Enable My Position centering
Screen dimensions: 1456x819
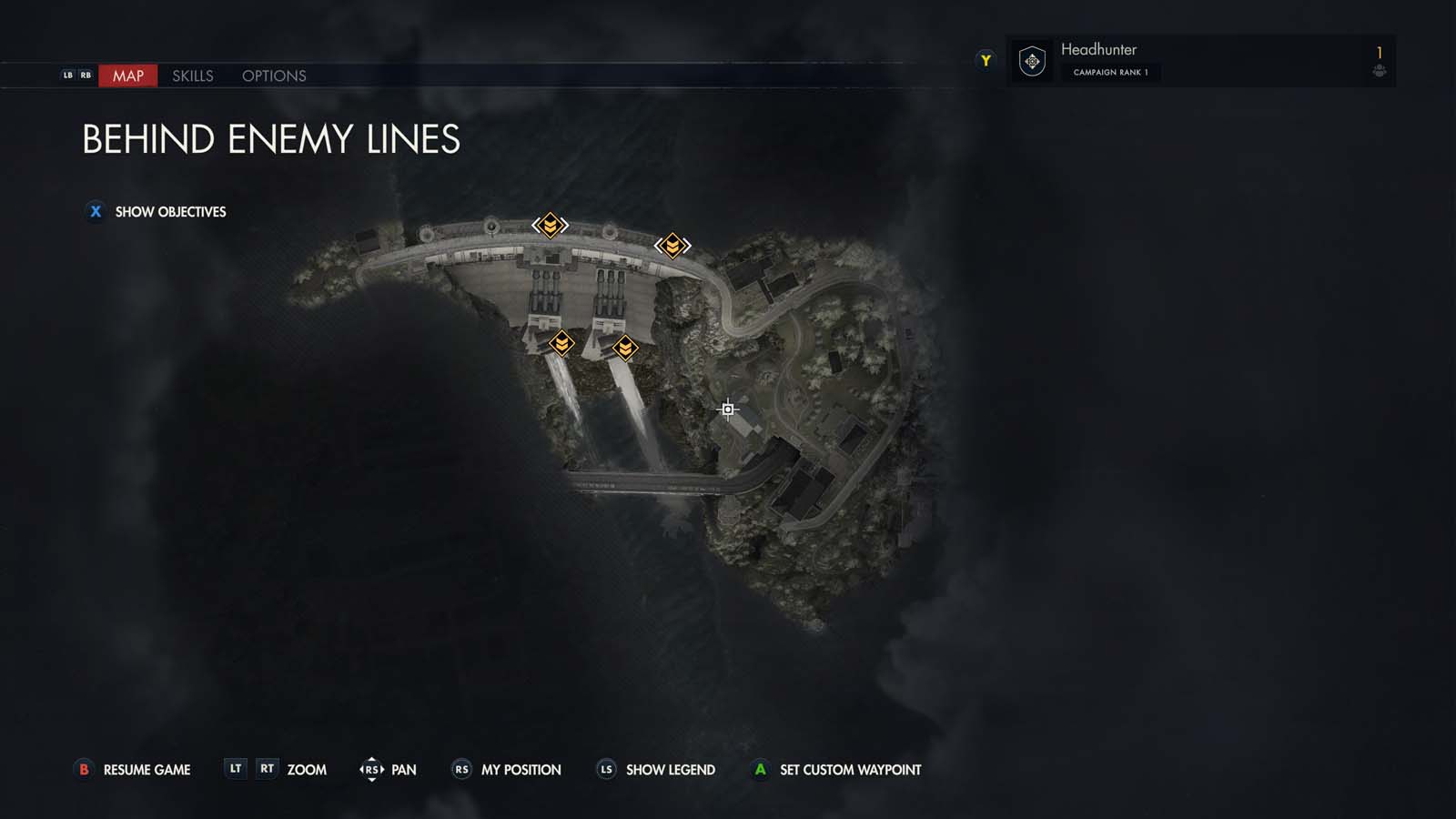(x=522, y=769)
